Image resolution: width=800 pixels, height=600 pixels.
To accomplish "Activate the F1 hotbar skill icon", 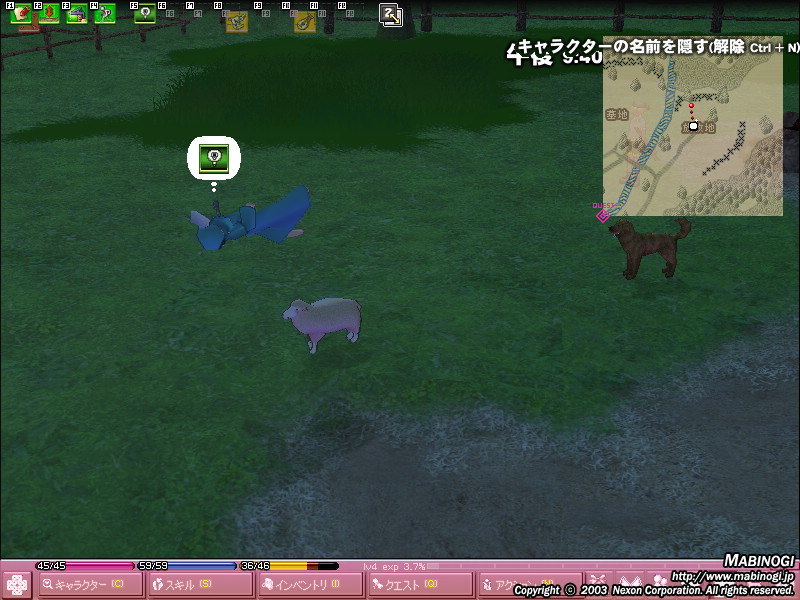I will click(x=21, y=14).
